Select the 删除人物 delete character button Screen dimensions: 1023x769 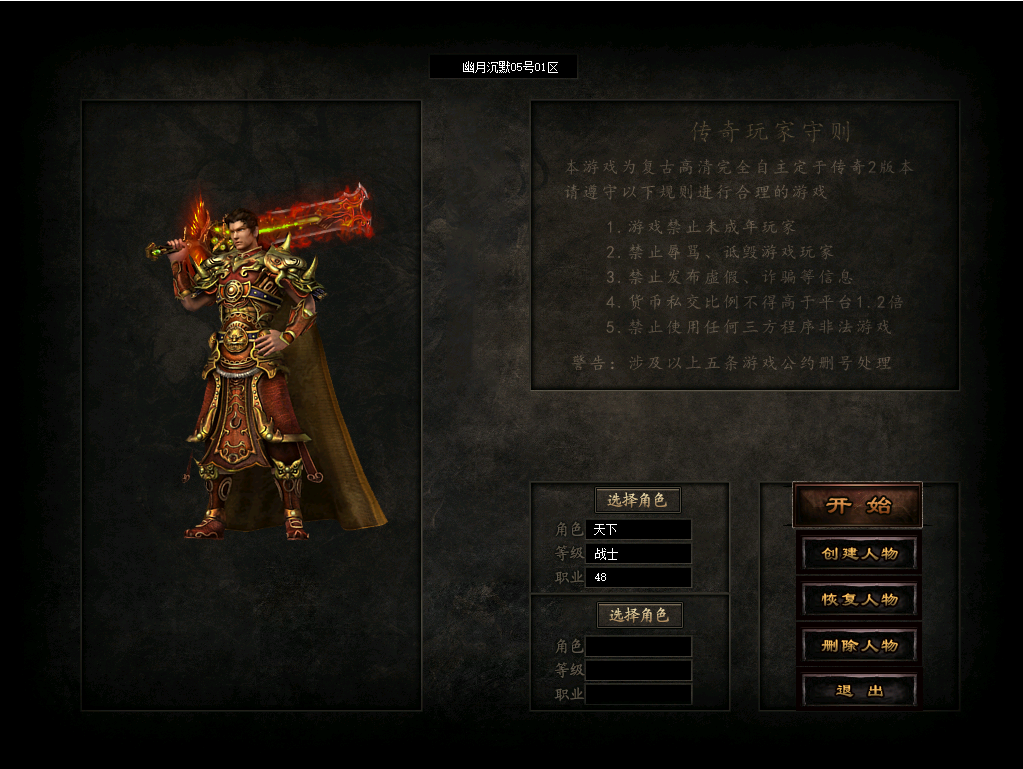click(x=859, y=645)
